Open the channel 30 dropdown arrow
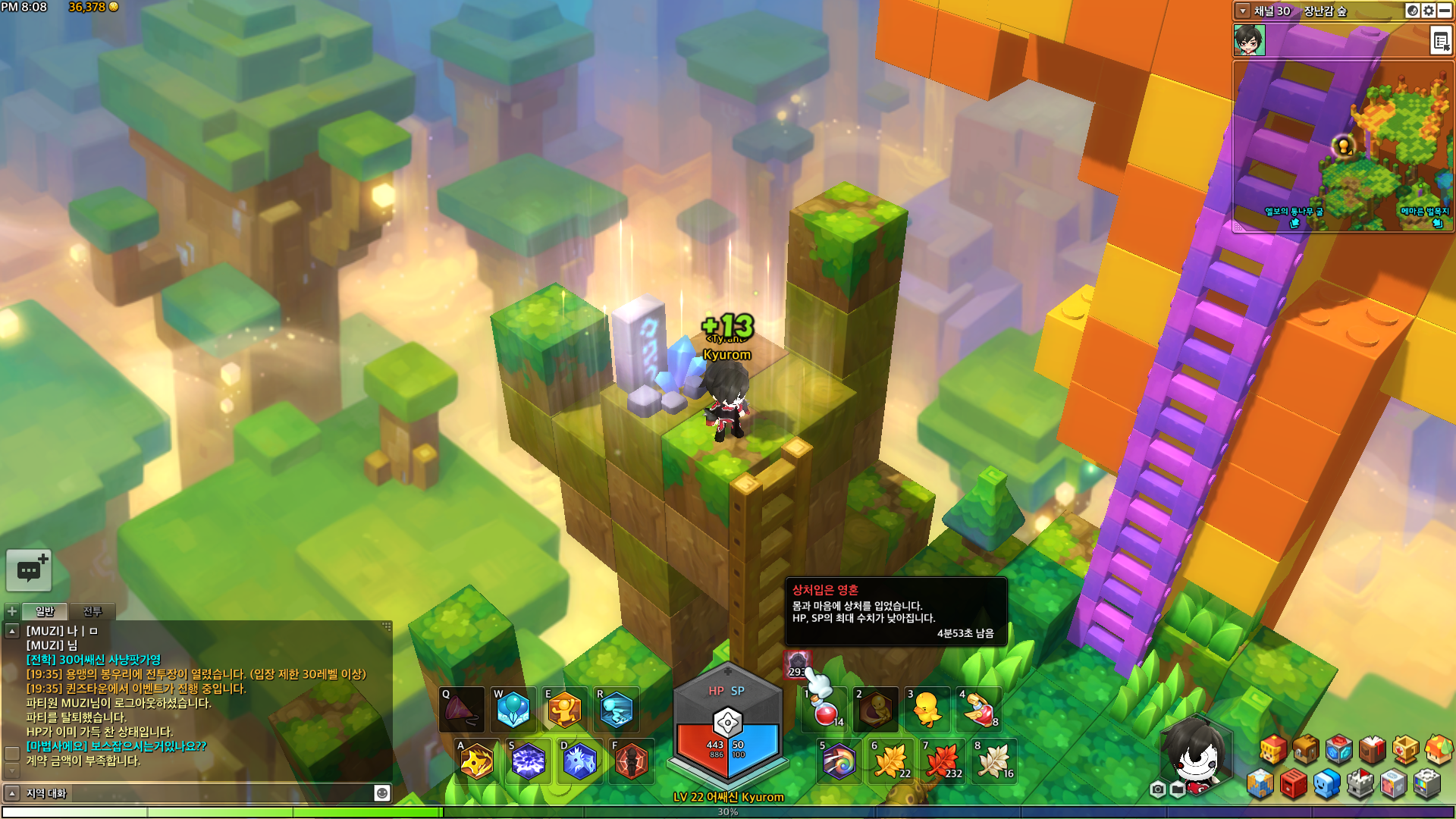Image resolution: width=1456 pixels, height=819 pixels. tap(1242, 11)
